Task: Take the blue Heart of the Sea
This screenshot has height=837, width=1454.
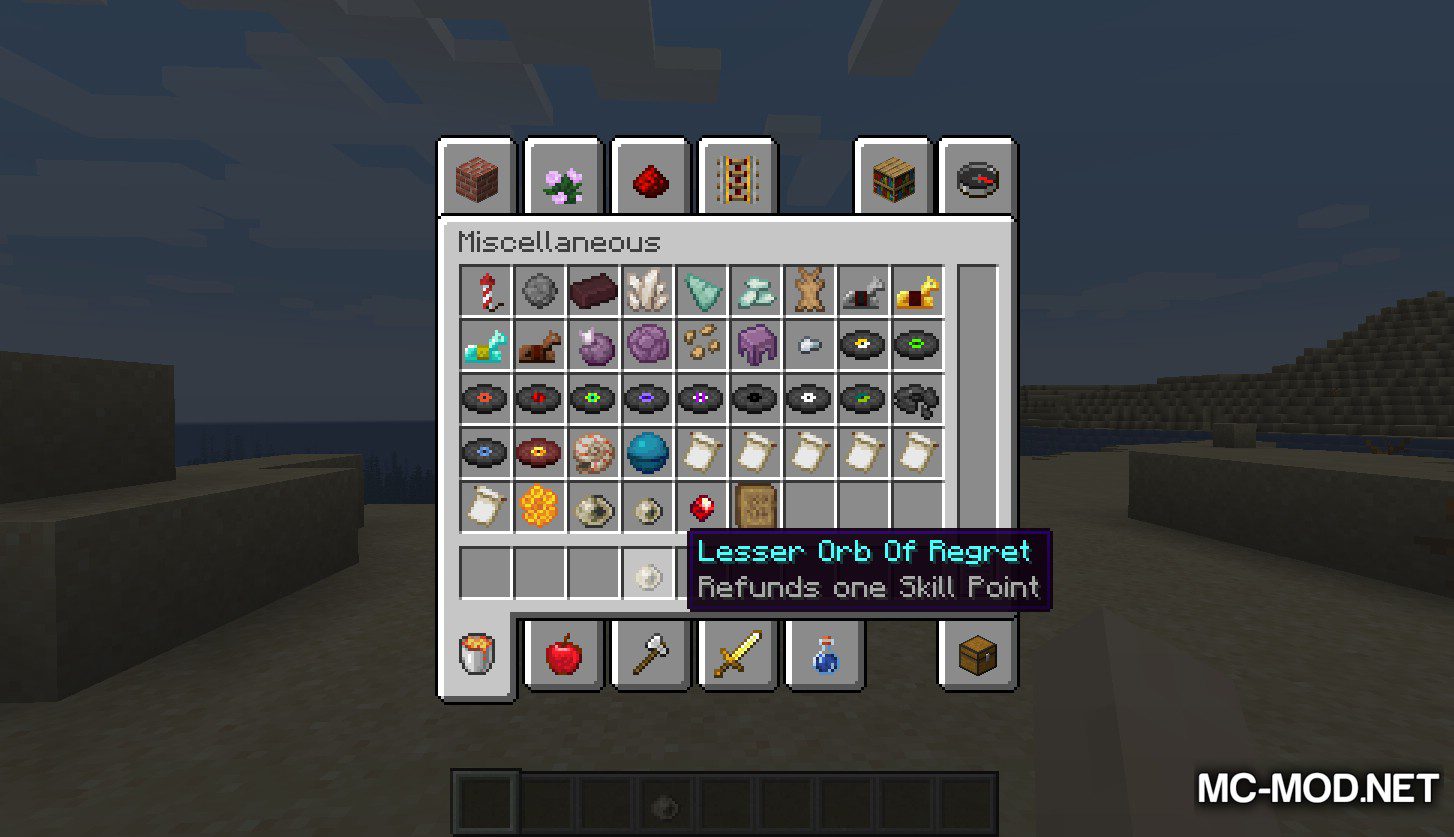Action: [648, 453]
